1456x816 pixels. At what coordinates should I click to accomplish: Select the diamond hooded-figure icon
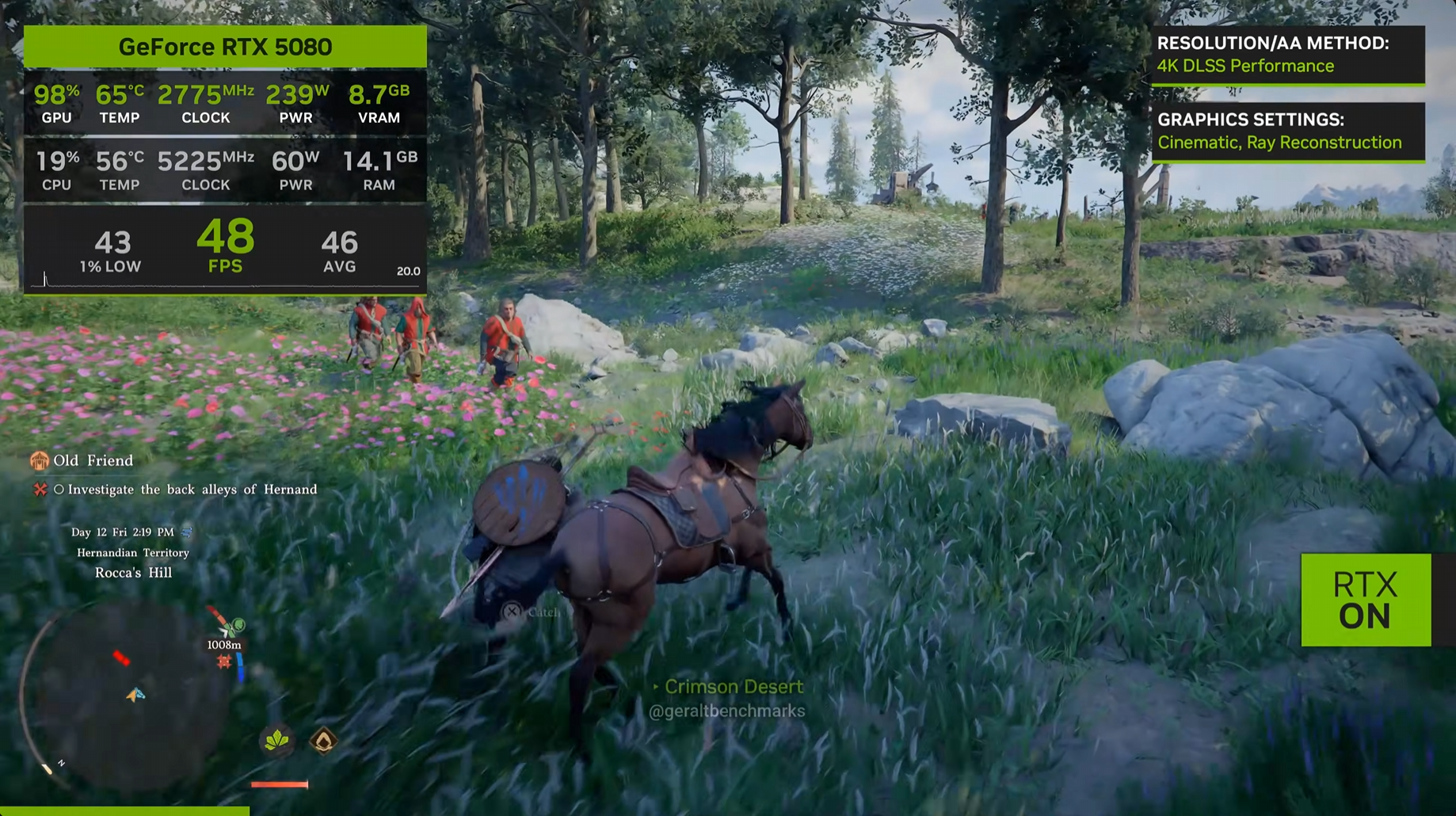[323, 741]
